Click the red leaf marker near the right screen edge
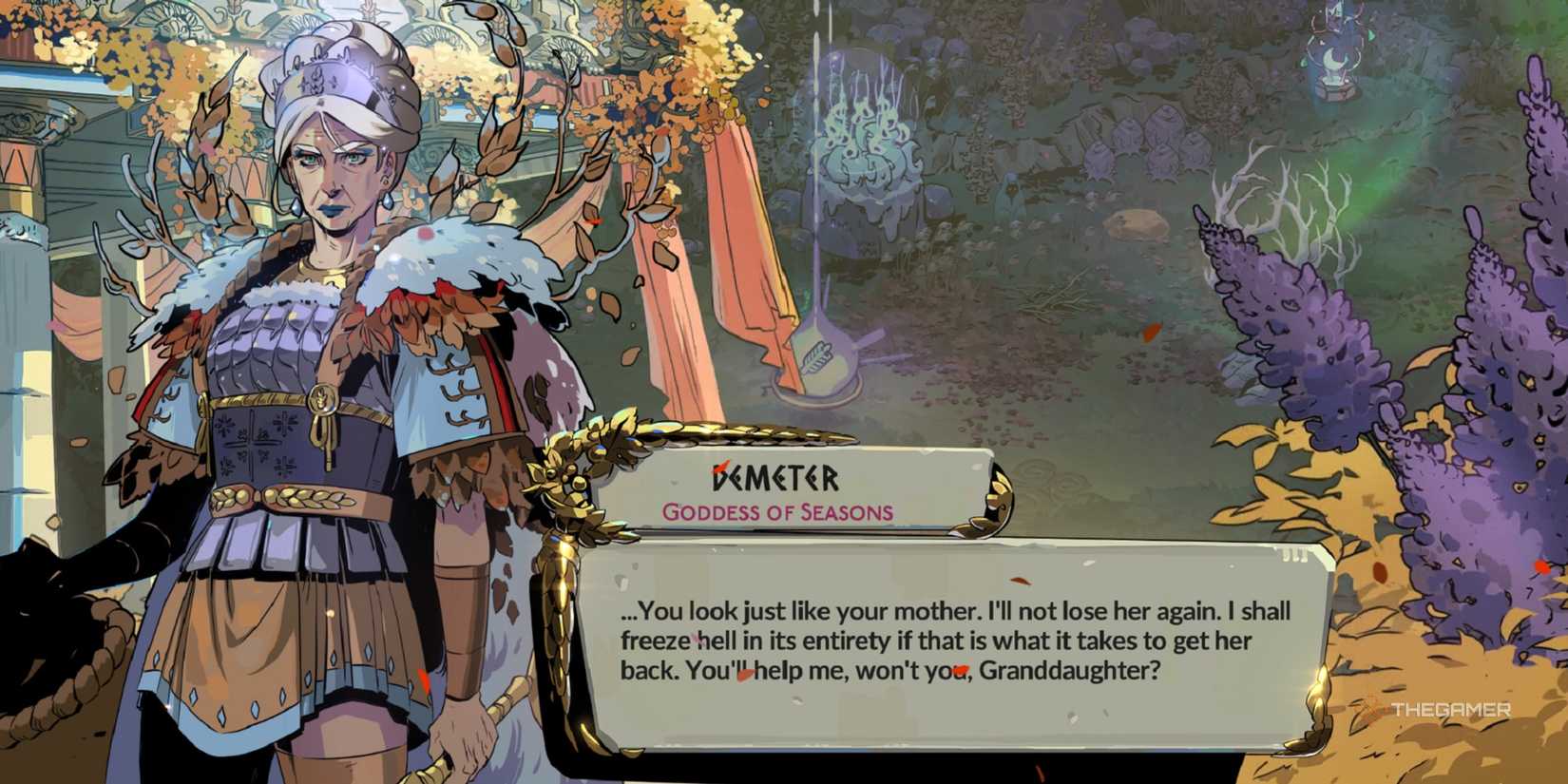 coord(1539,568)
